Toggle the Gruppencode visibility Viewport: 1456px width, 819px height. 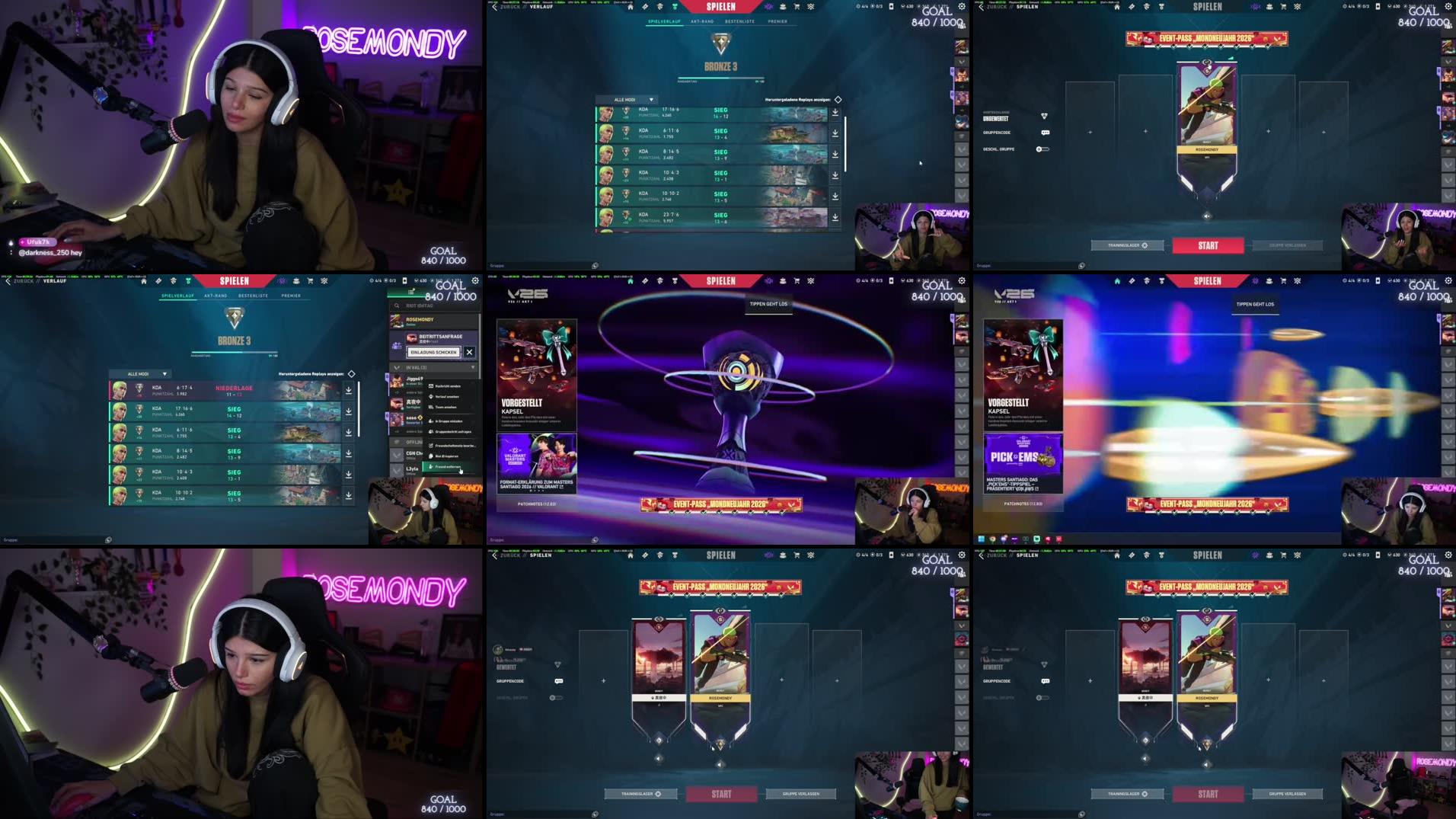pos(1046,133)
